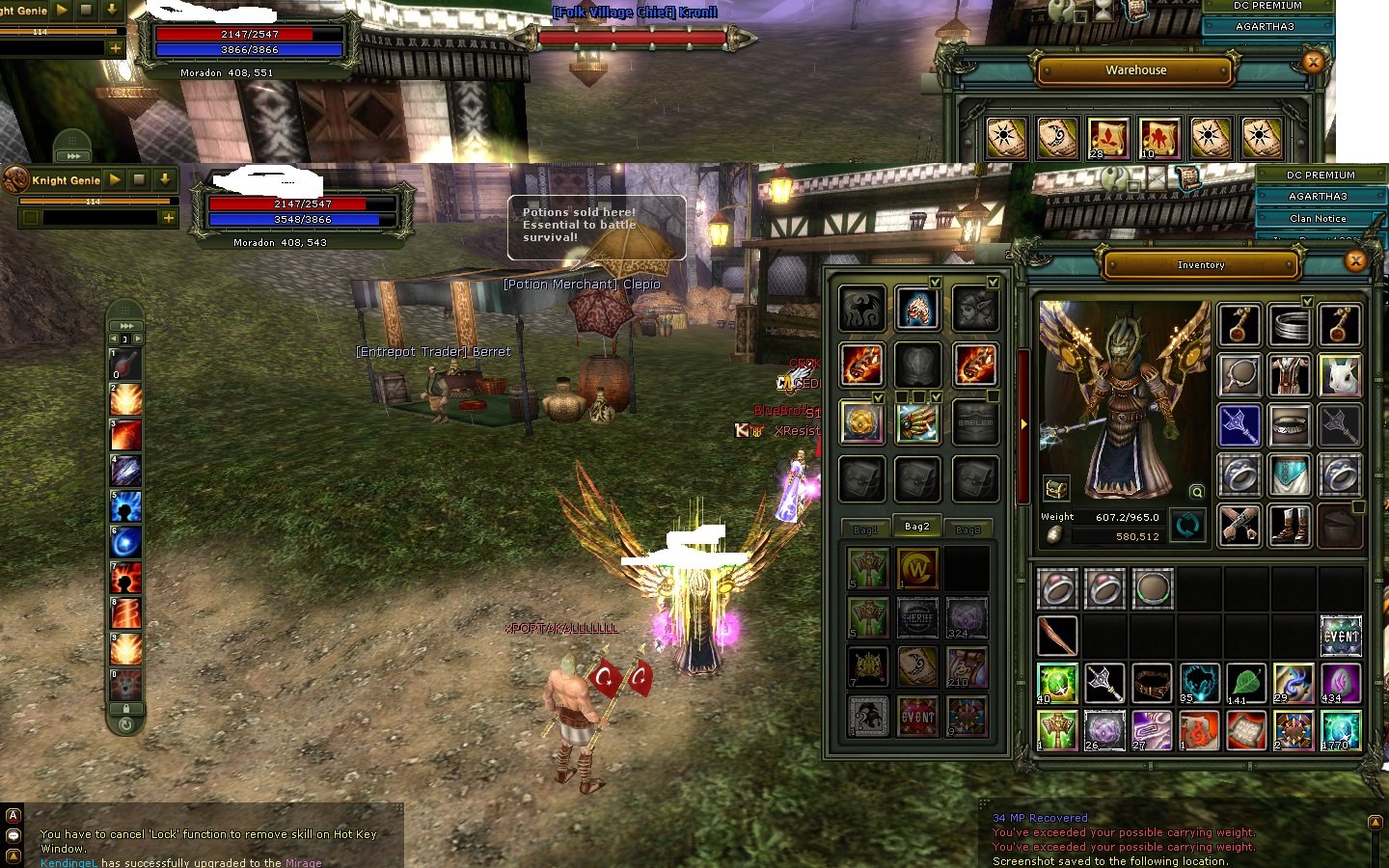Switch to the Bag1 tab

(865, 529)
